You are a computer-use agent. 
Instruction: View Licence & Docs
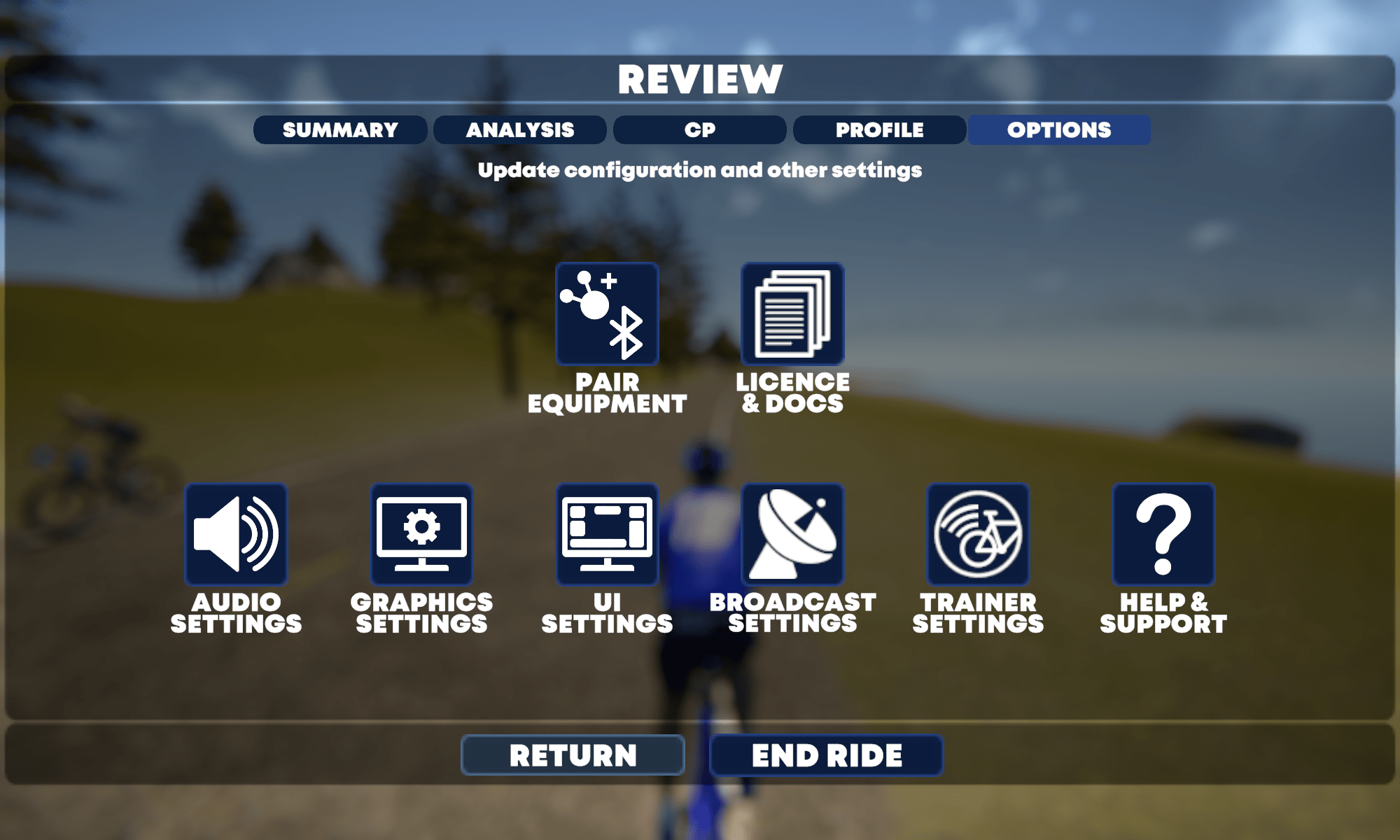(x=792, y=314)
